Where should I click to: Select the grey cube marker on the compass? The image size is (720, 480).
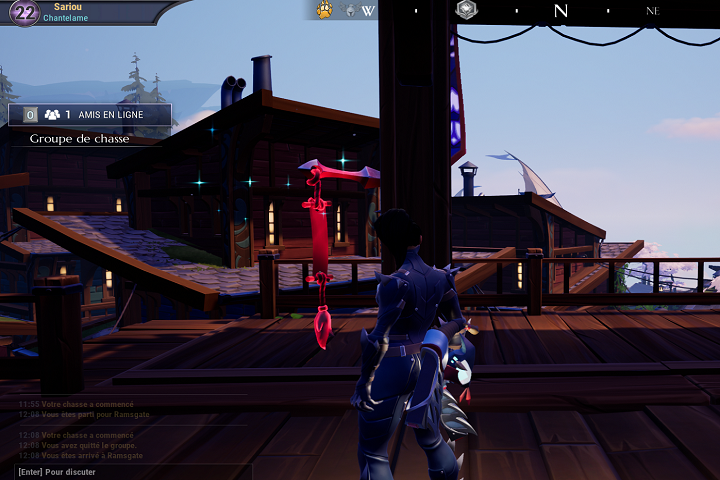(466, 10)
